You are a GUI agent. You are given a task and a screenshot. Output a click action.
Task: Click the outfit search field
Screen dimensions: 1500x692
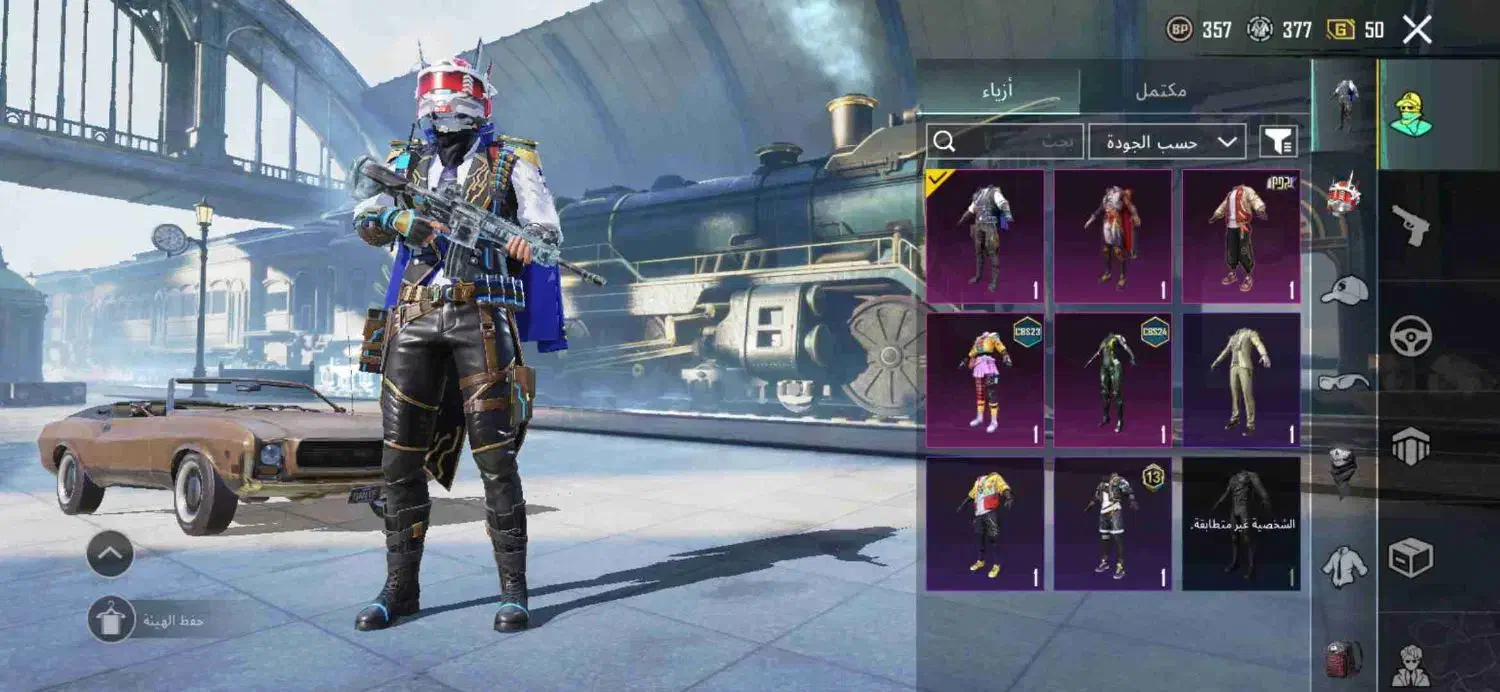(1005, 142)
